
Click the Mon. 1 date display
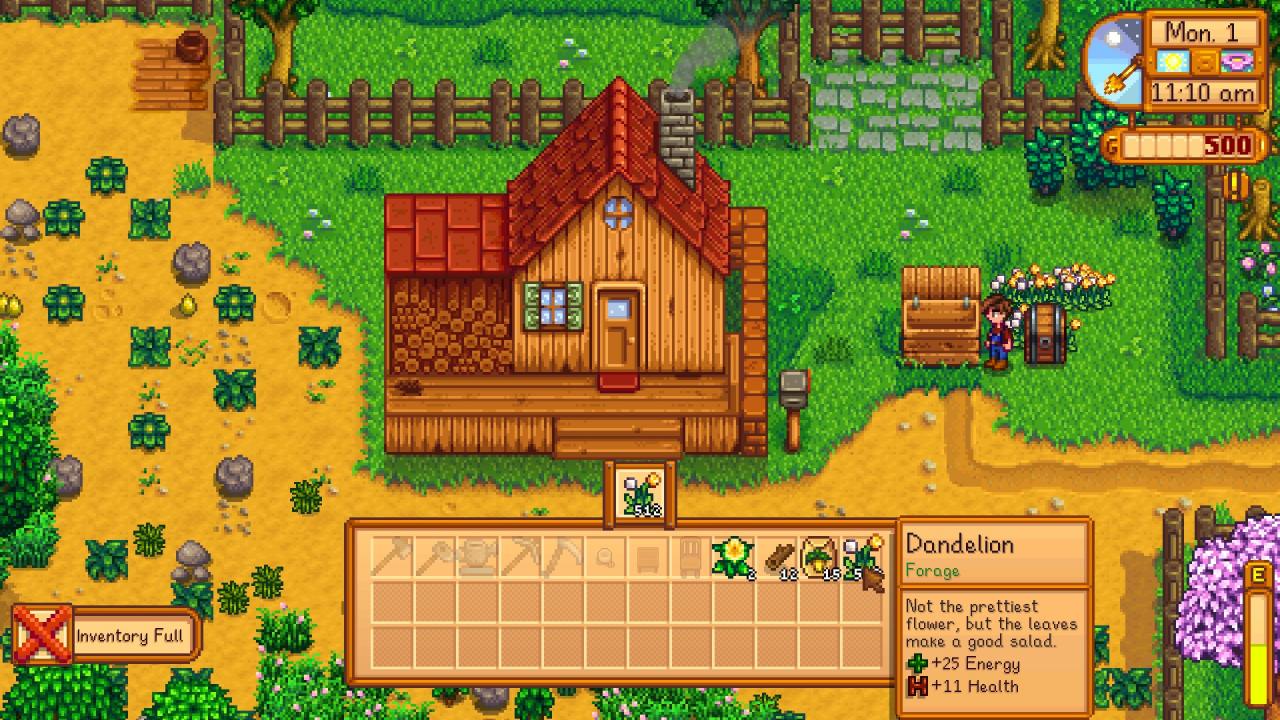(1202, 33)
